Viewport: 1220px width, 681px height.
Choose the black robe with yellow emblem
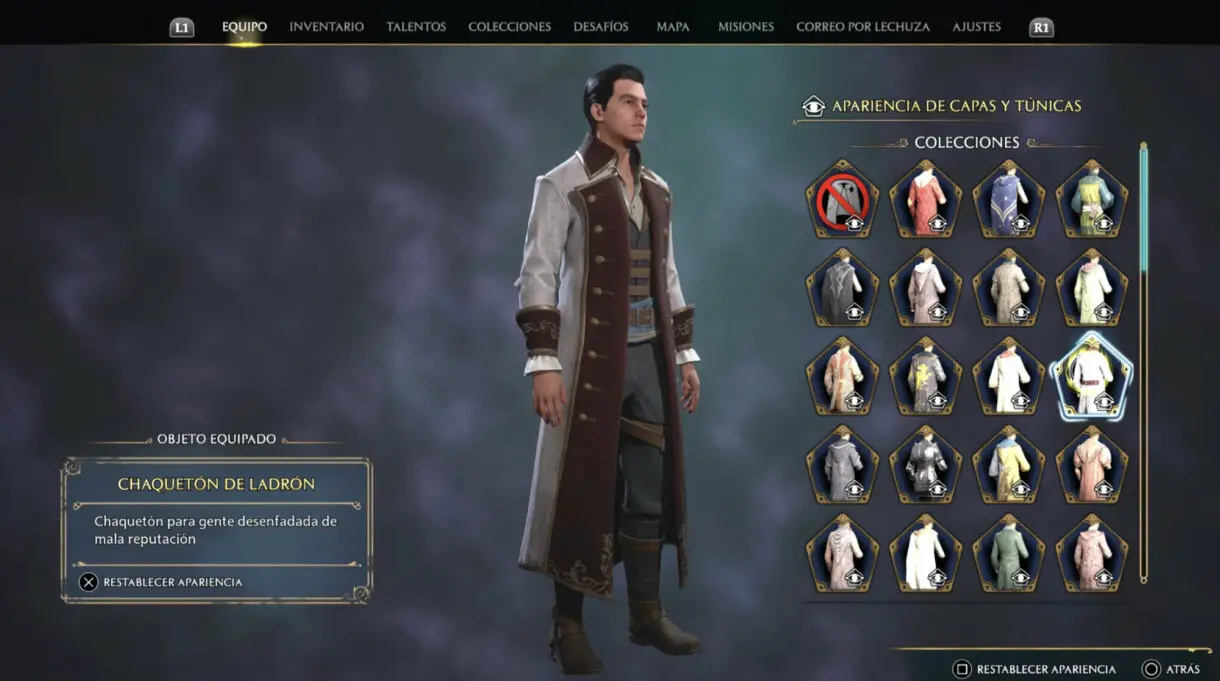coord(925,376)
